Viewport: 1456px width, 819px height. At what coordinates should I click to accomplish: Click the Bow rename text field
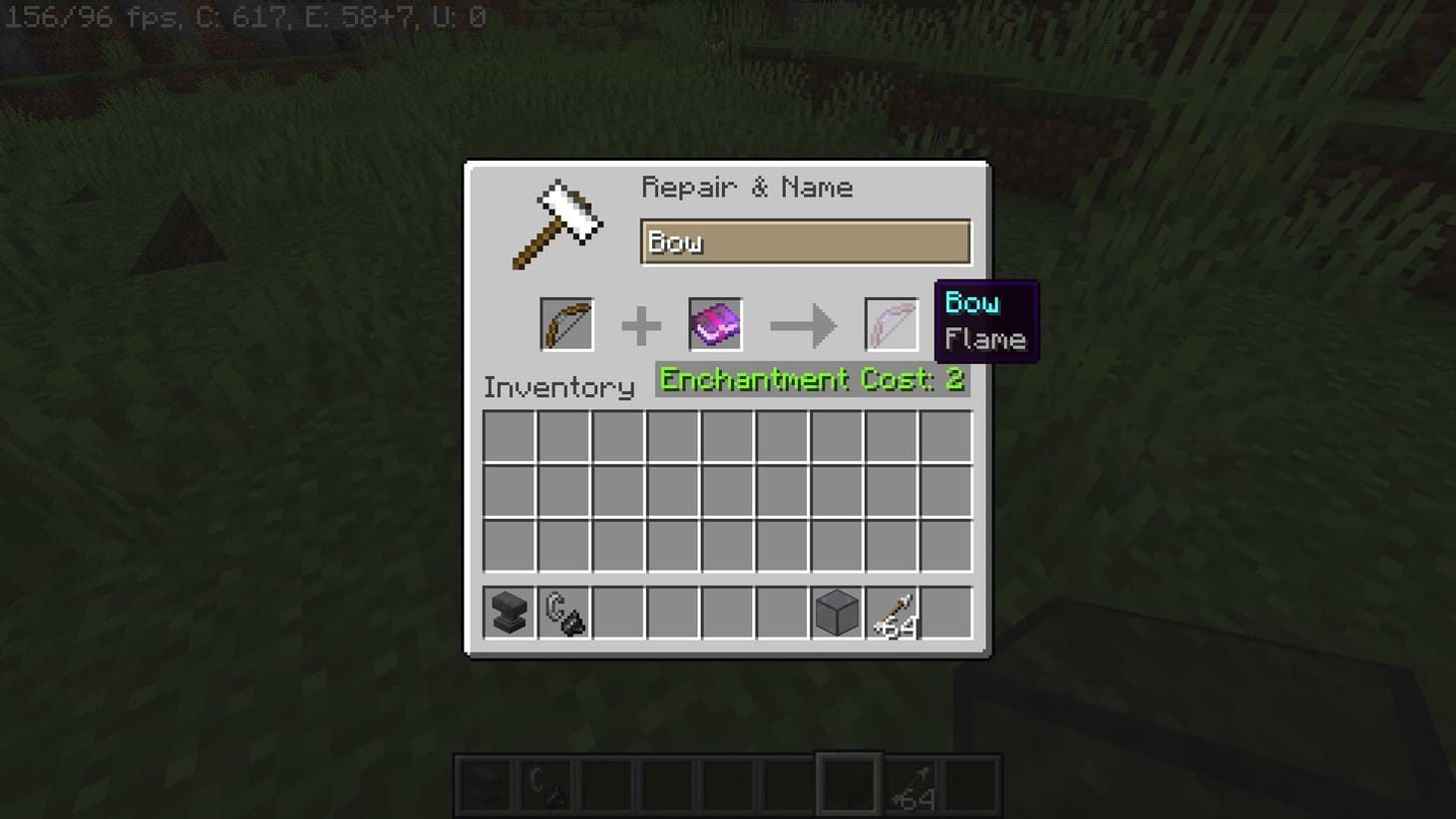click(x=804, y=241)
